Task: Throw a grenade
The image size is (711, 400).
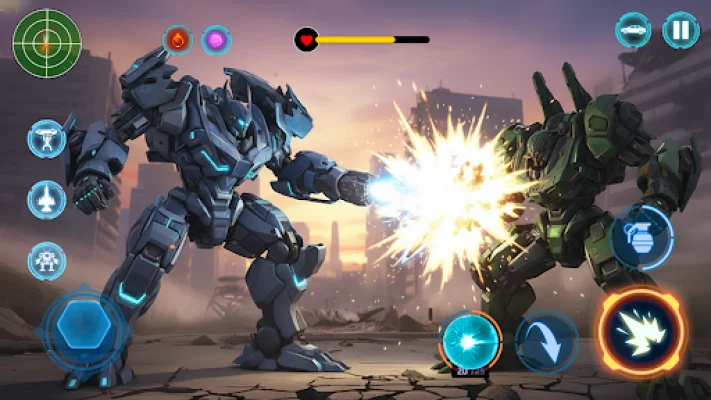Action: click(641, 237)
